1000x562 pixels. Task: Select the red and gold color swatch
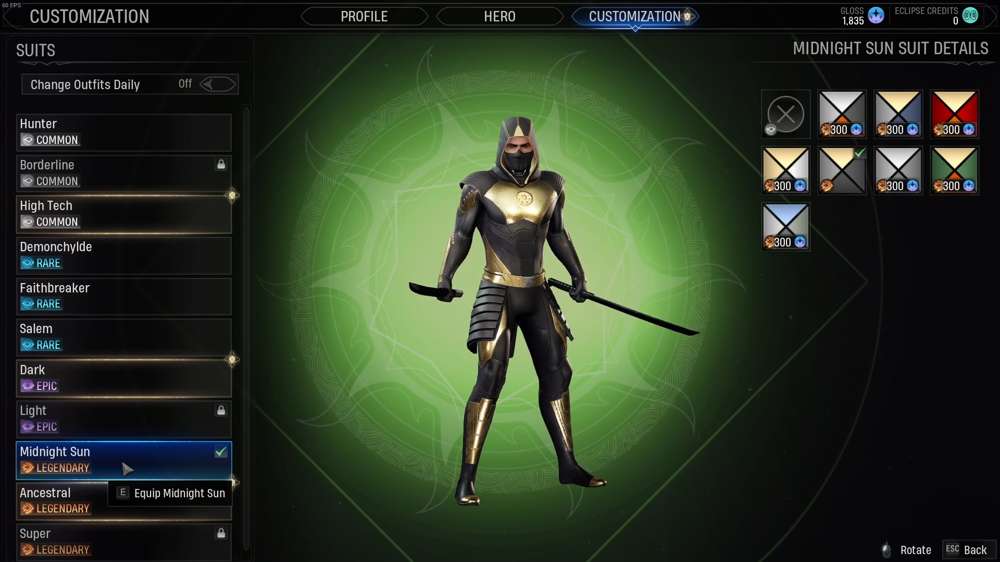pos(954,114)
